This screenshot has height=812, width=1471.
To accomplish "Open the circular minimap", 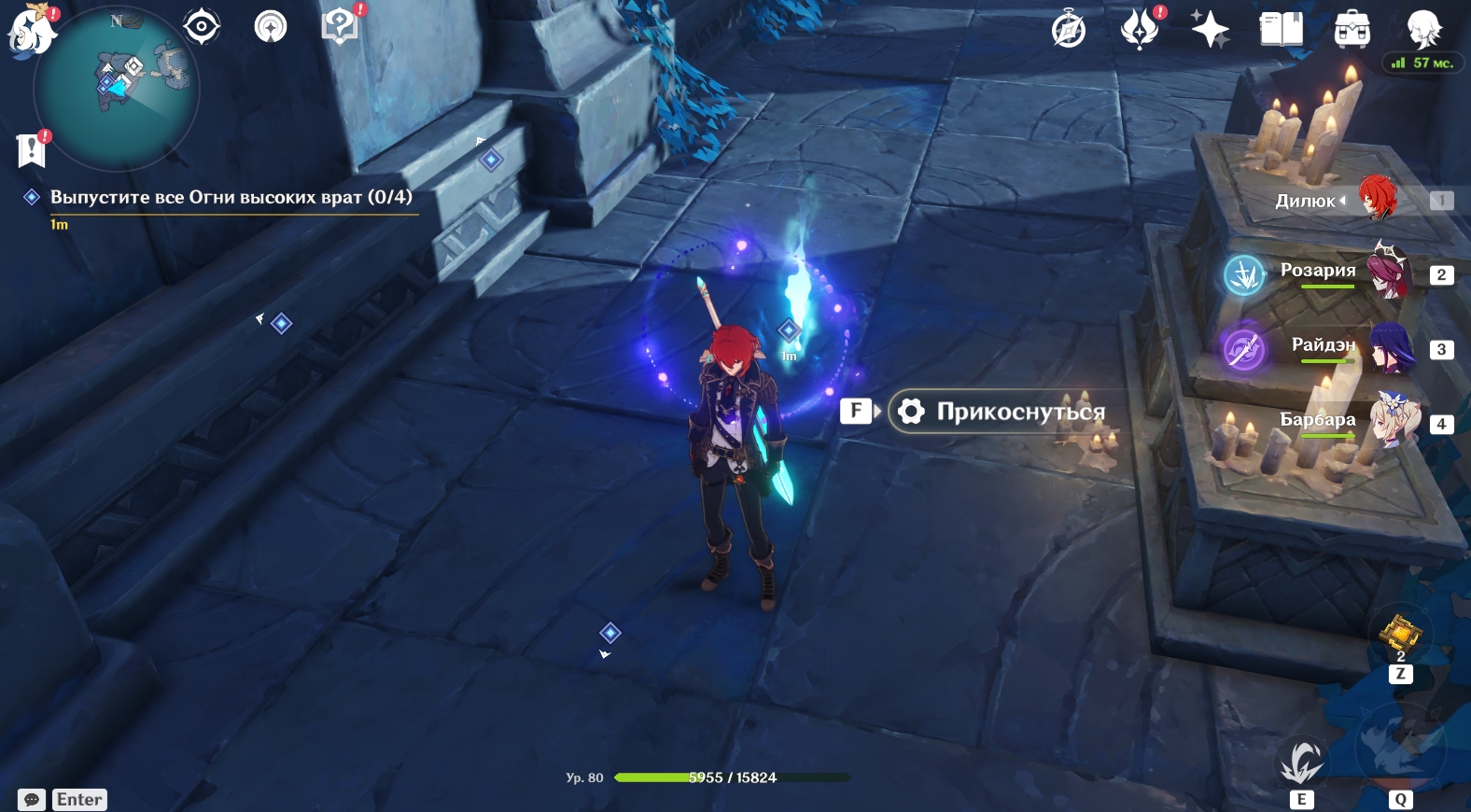I will pos(117,89).
